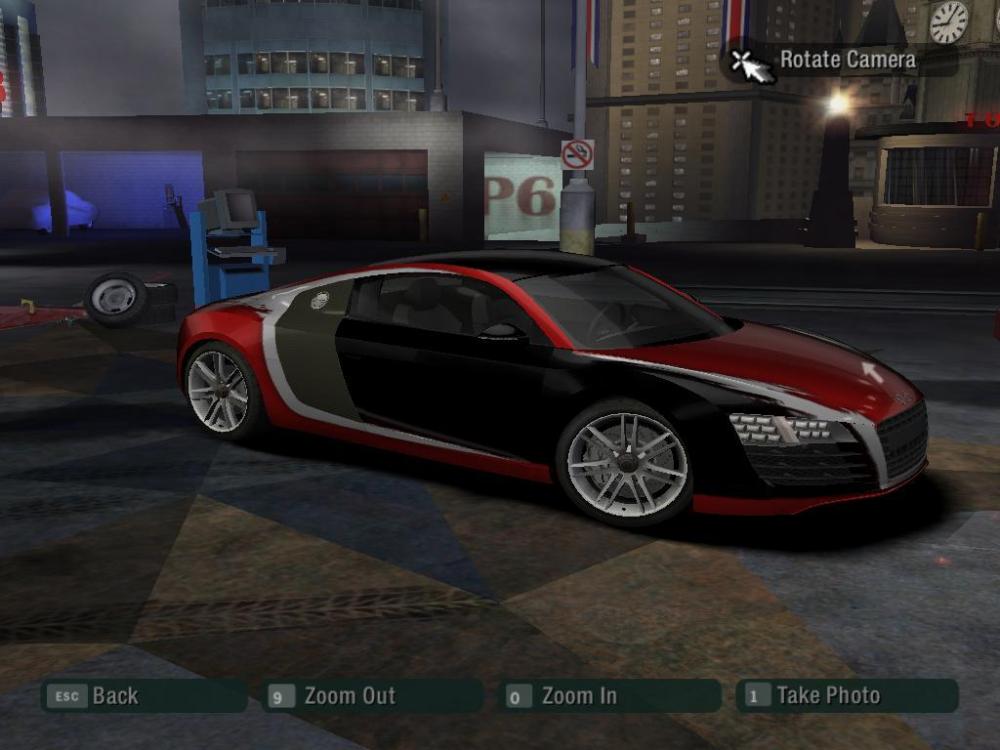Image resolution: width=1000 pixels, height=750 pixels.
Task: Click the Back button
Action: click(x=143, y=696)
